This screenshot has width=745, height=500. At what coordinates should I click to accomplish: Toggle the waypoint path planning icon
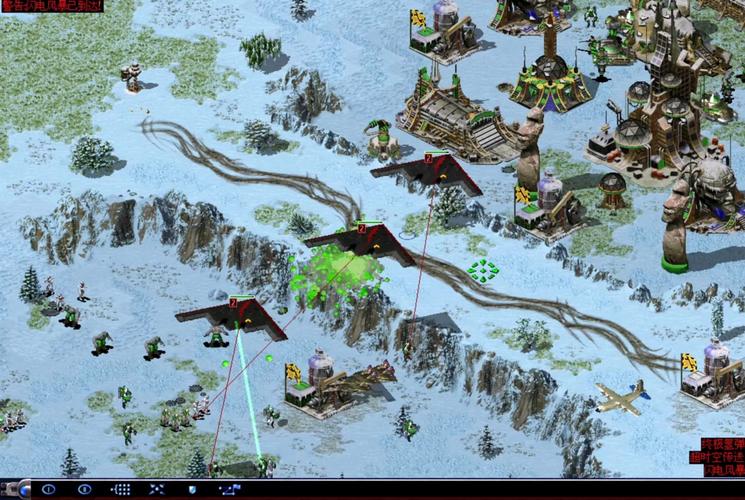[230, 489]
